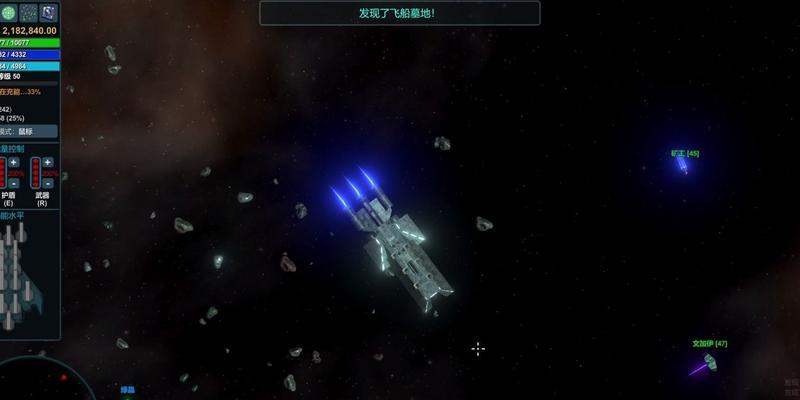Open the blue cube cargo icon
The image size is (800, 400).
48,12
